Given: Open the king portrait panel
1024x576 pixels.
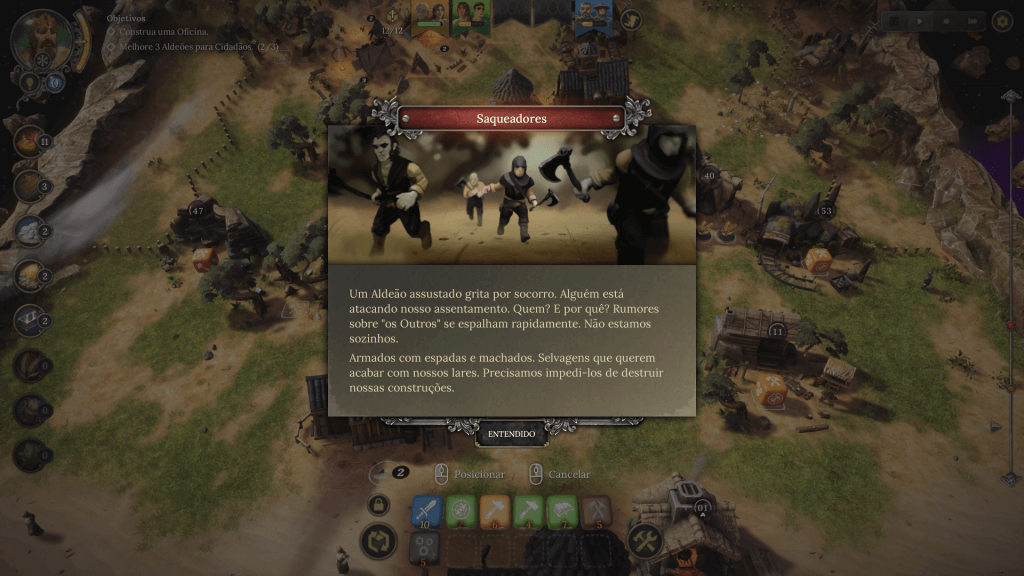Looking at the screenshot, I should click(x=42, y=38).
